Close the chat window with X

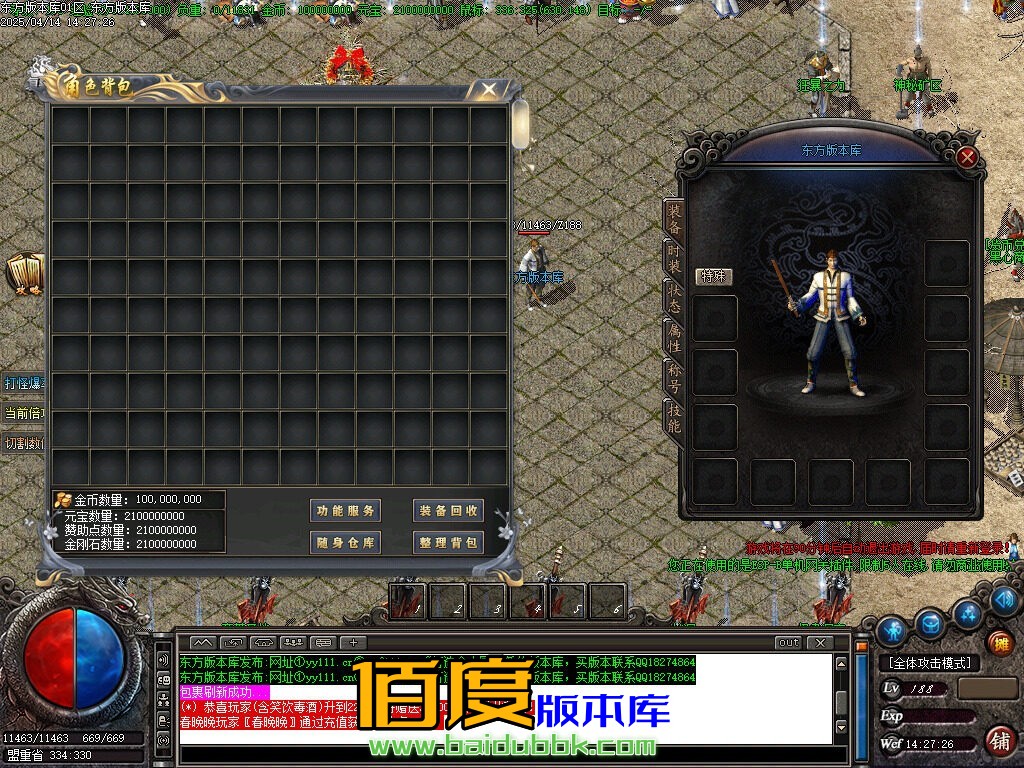point(820,642)
